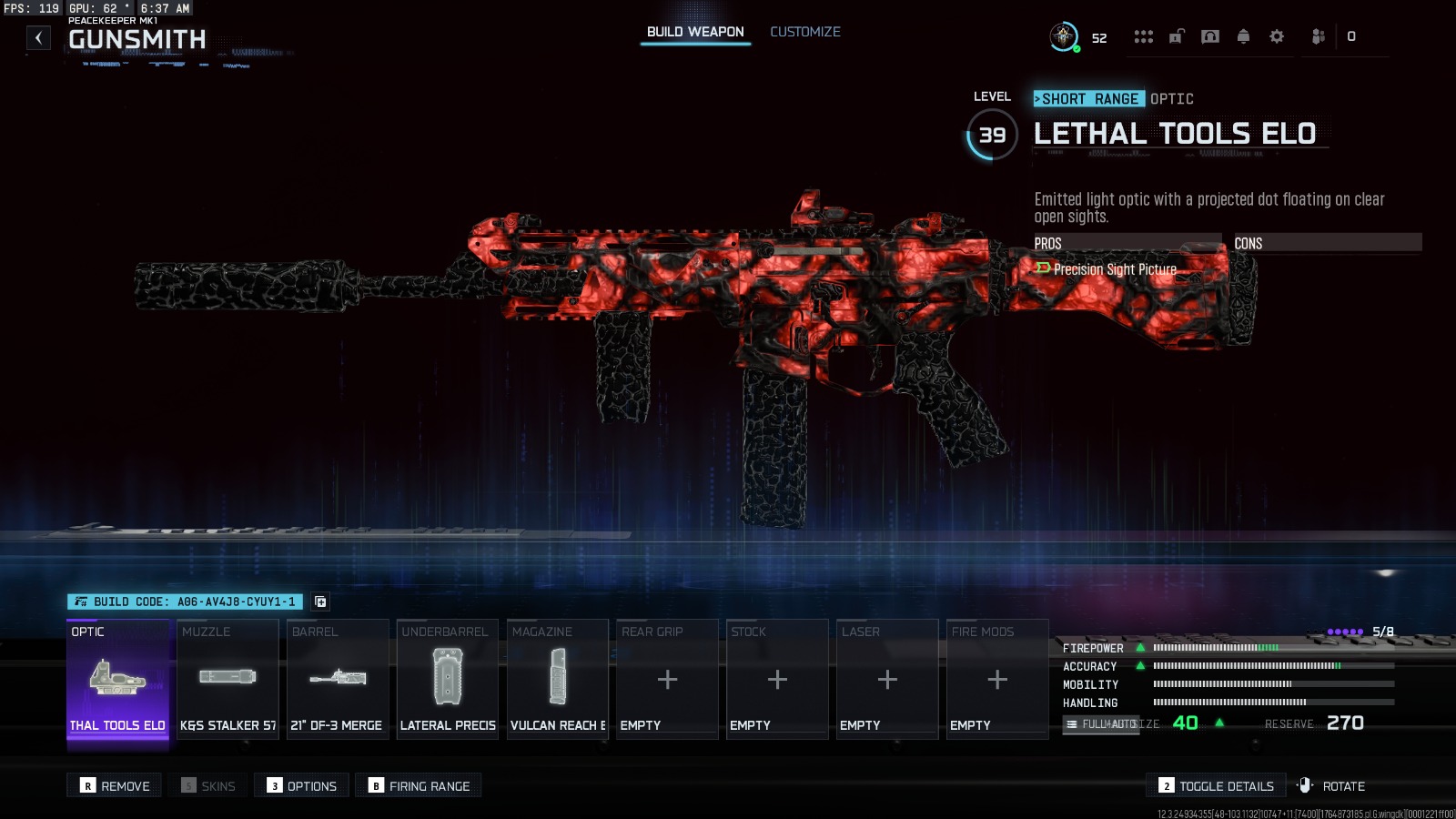The image size is (1456, 819).
Task: Open the grid menu icon
Action: (x=1143, y=36)
